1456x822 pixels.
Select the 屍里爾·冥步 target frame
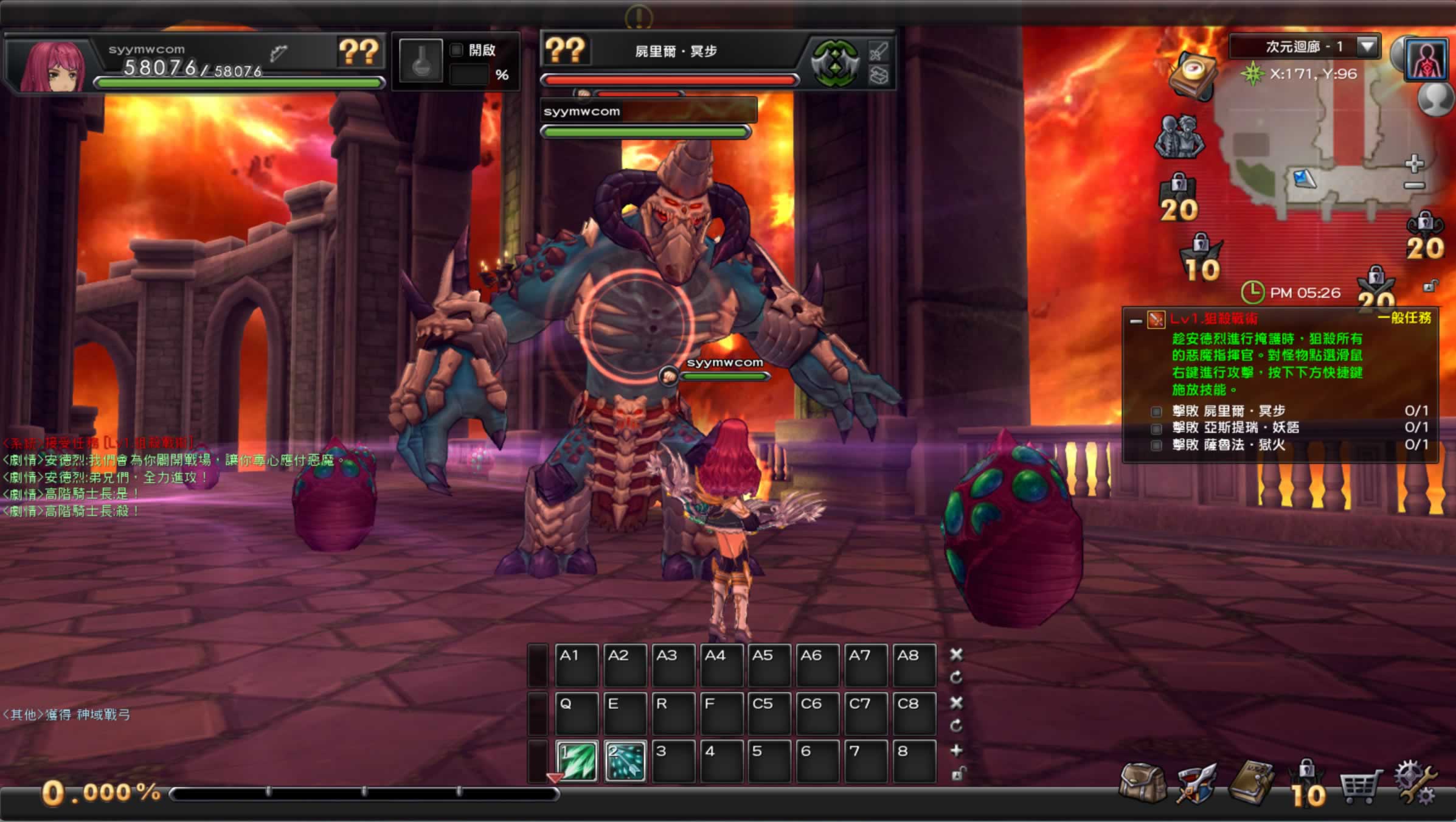click(x=675, y=51)
